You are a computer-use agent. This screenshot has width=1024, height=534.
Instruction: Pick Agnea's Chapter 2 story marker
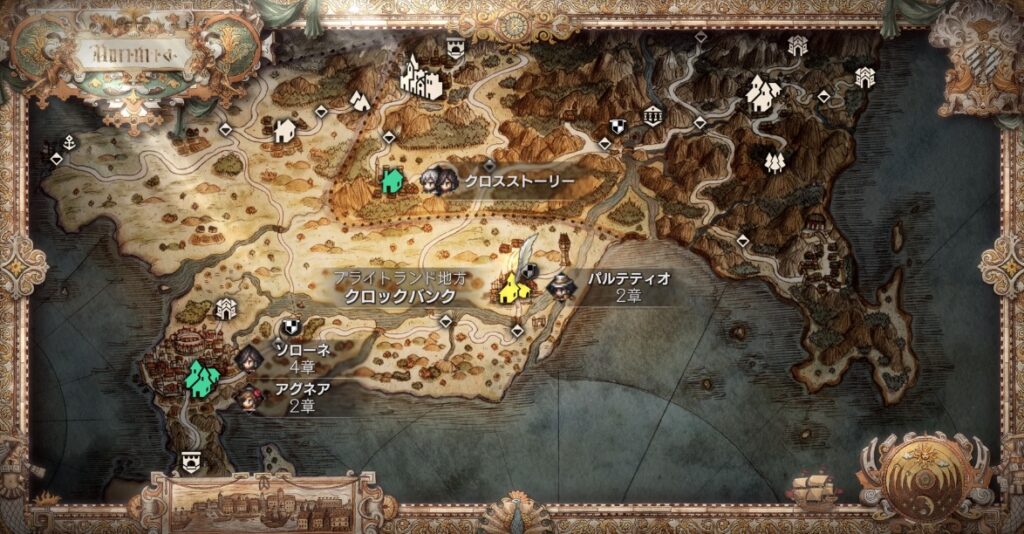click(x=246, y=396)
